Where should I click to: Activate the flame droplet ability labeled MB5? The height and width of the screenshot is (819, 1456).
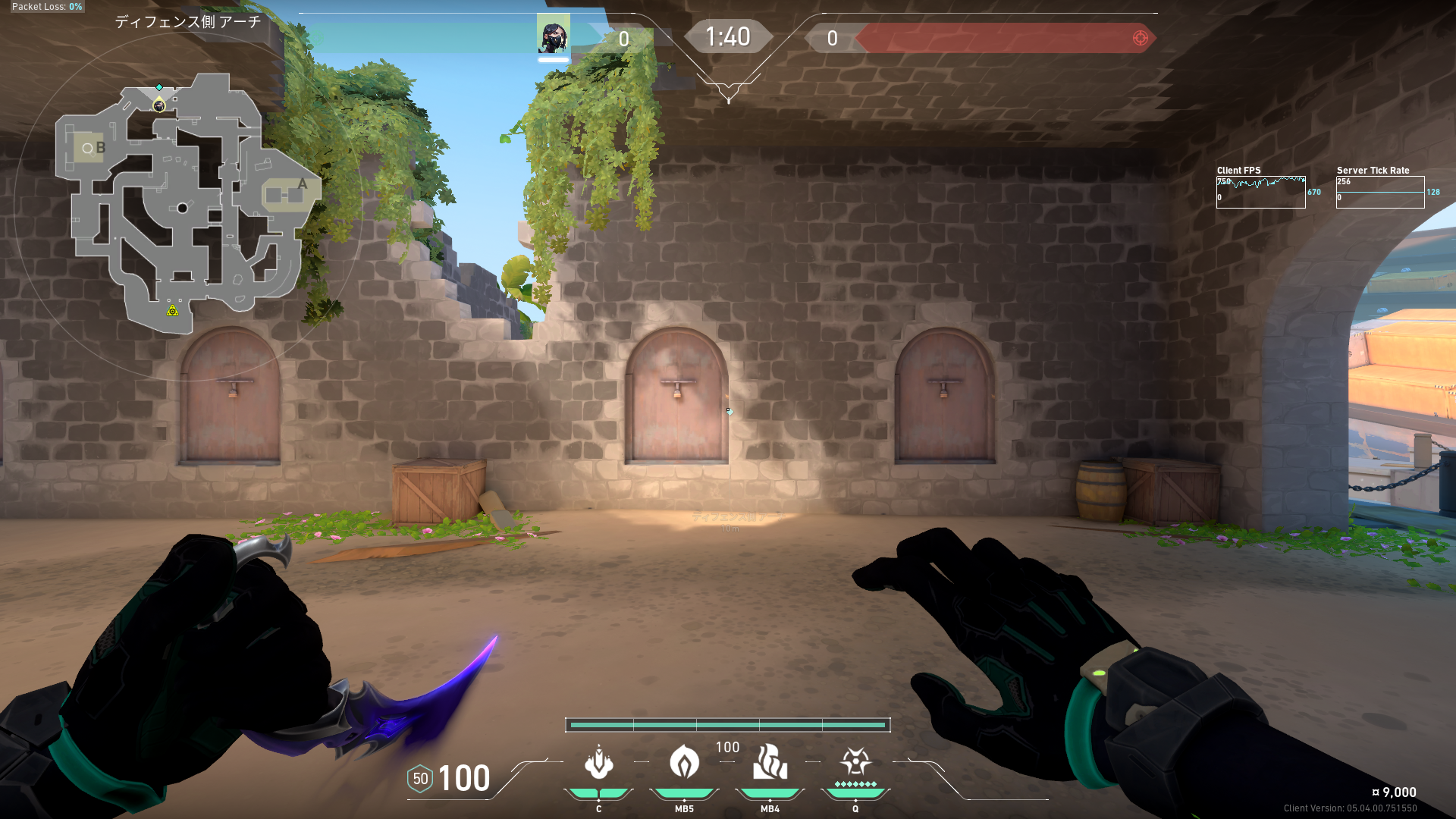tap(684, 763)
